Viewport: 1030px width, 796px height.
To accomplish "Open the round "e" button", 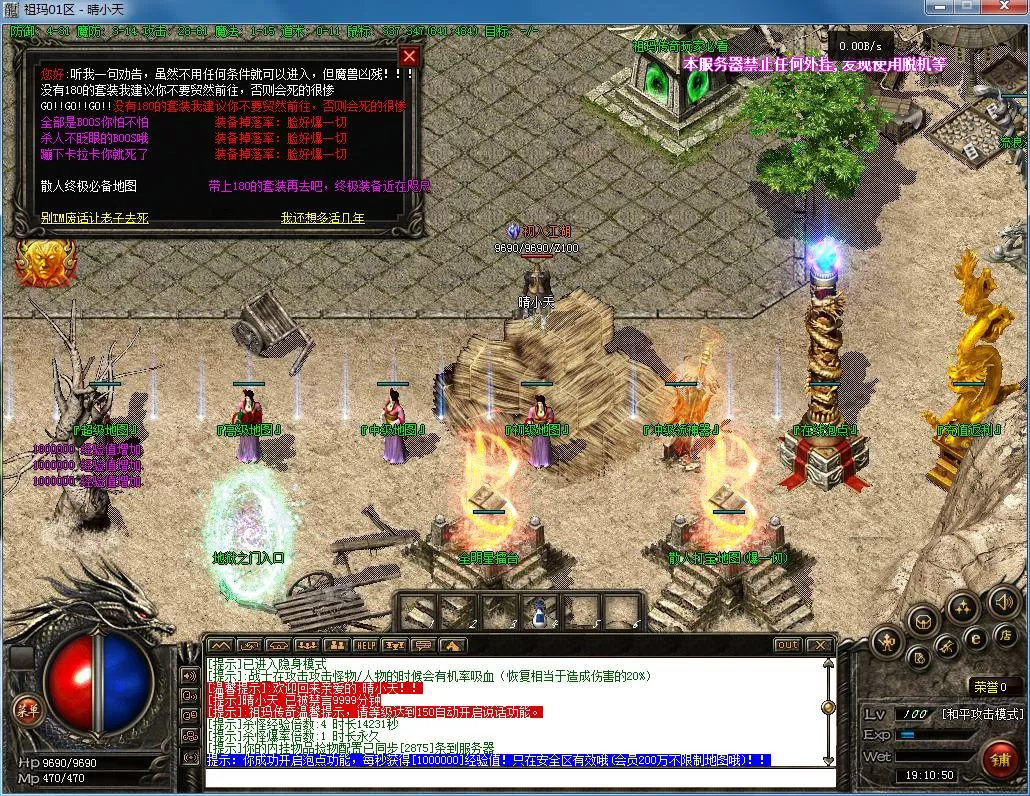I will 976,637.
